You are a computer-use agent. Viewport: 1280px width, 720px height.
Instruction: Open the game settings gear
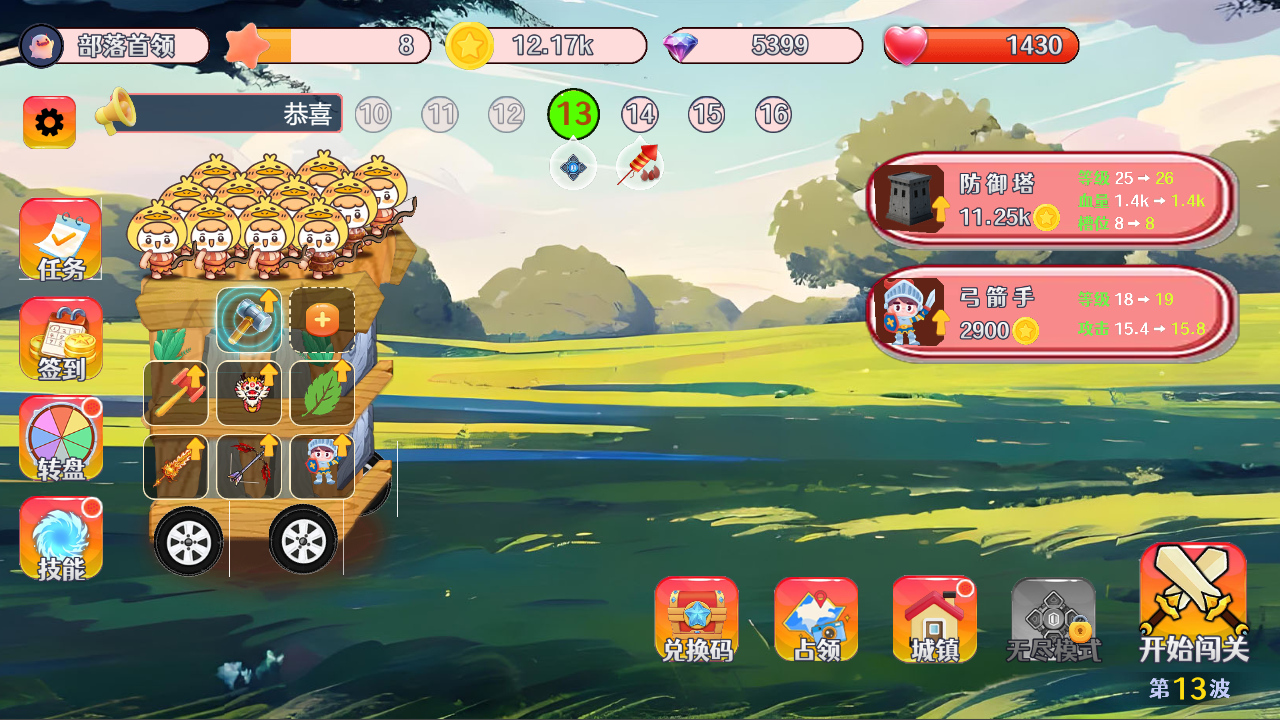click(47, 122)
